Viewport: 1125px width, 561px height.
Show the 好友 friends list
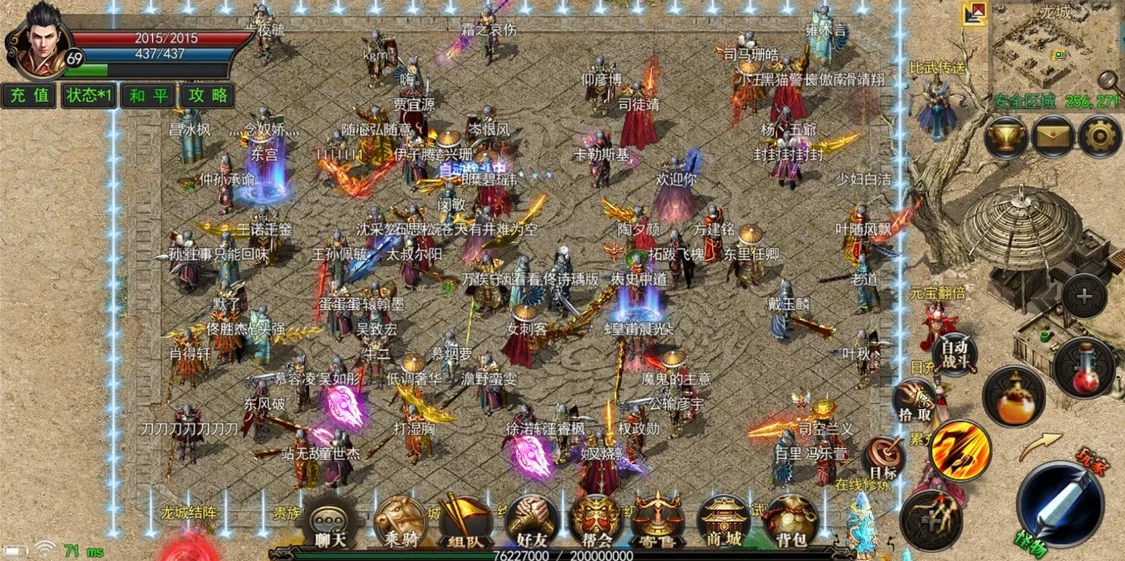coord(531,522)
